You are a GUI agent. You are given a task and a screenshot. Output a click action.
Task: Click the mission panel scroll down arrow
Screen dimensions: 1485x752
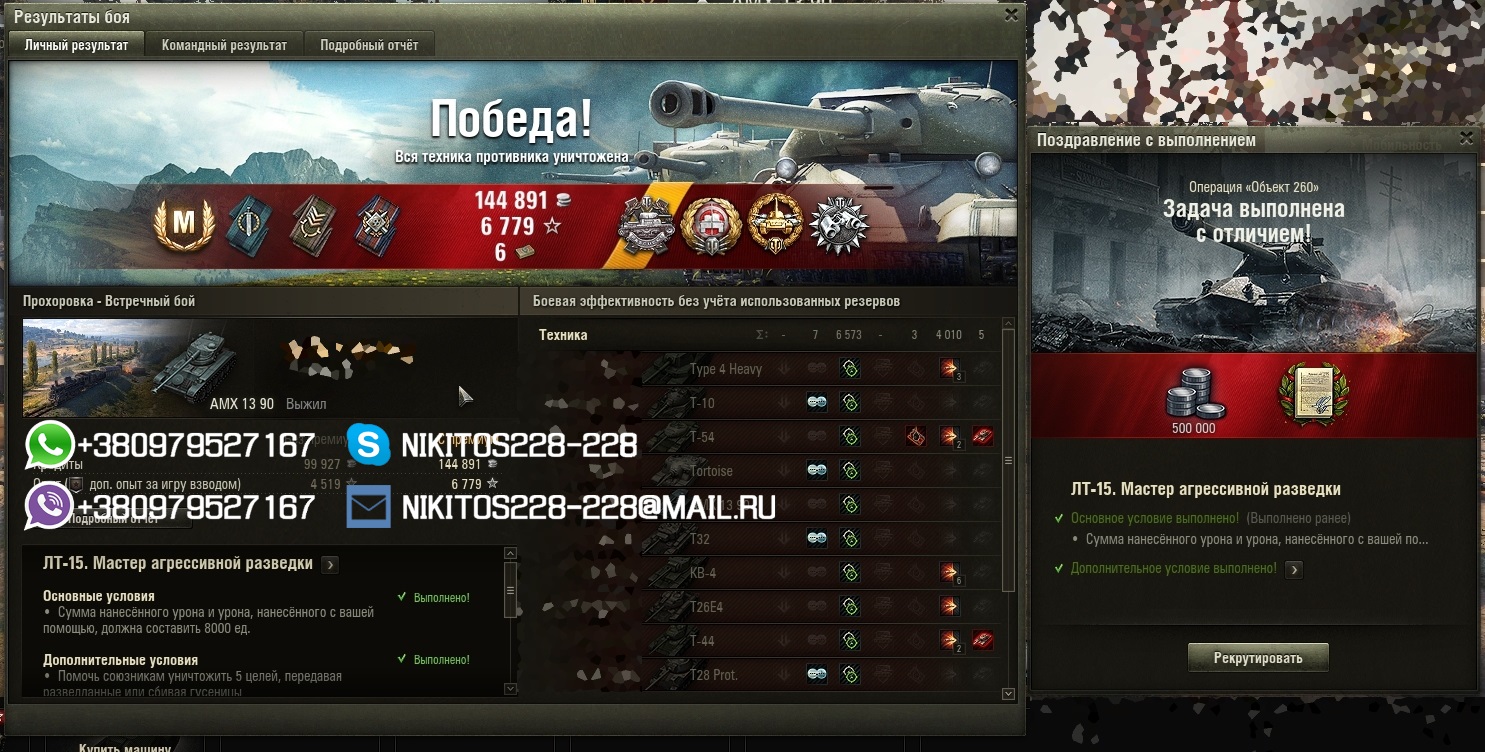(511, 688)
